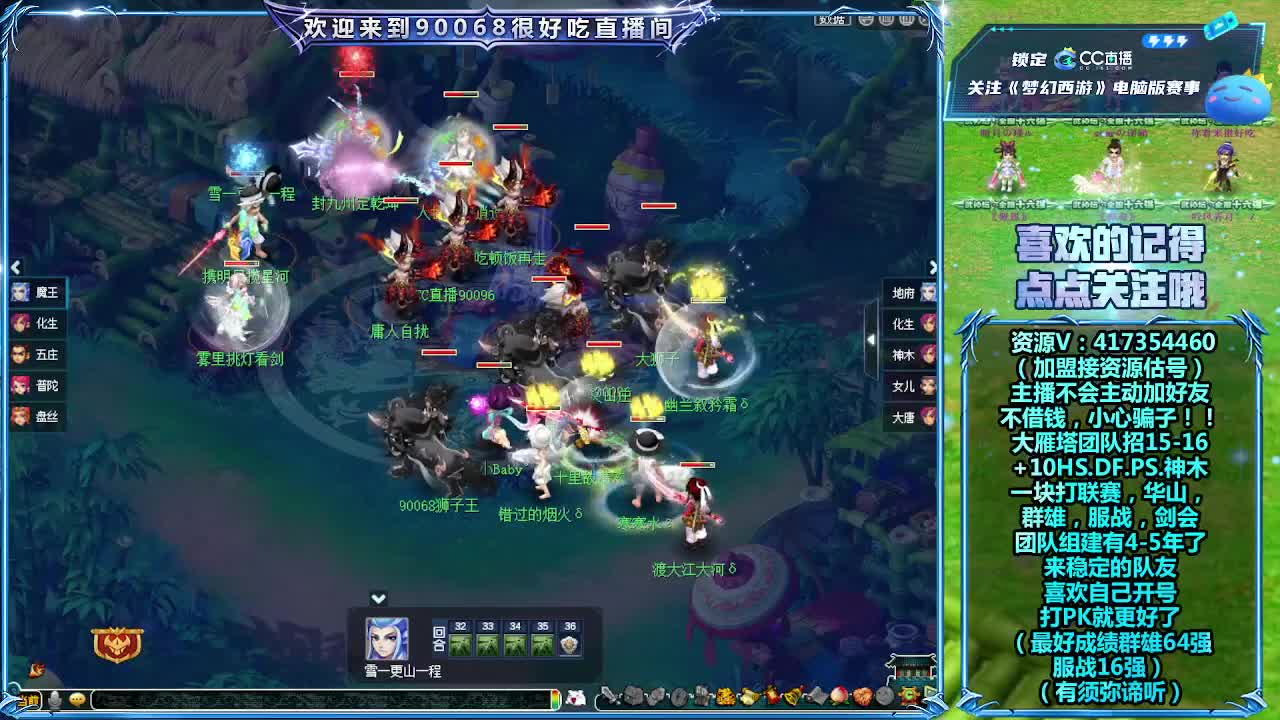Click the multicolor progress bar near the chat input
Image resolution: width=1280 pixels, height=720 pixels.
558,701
